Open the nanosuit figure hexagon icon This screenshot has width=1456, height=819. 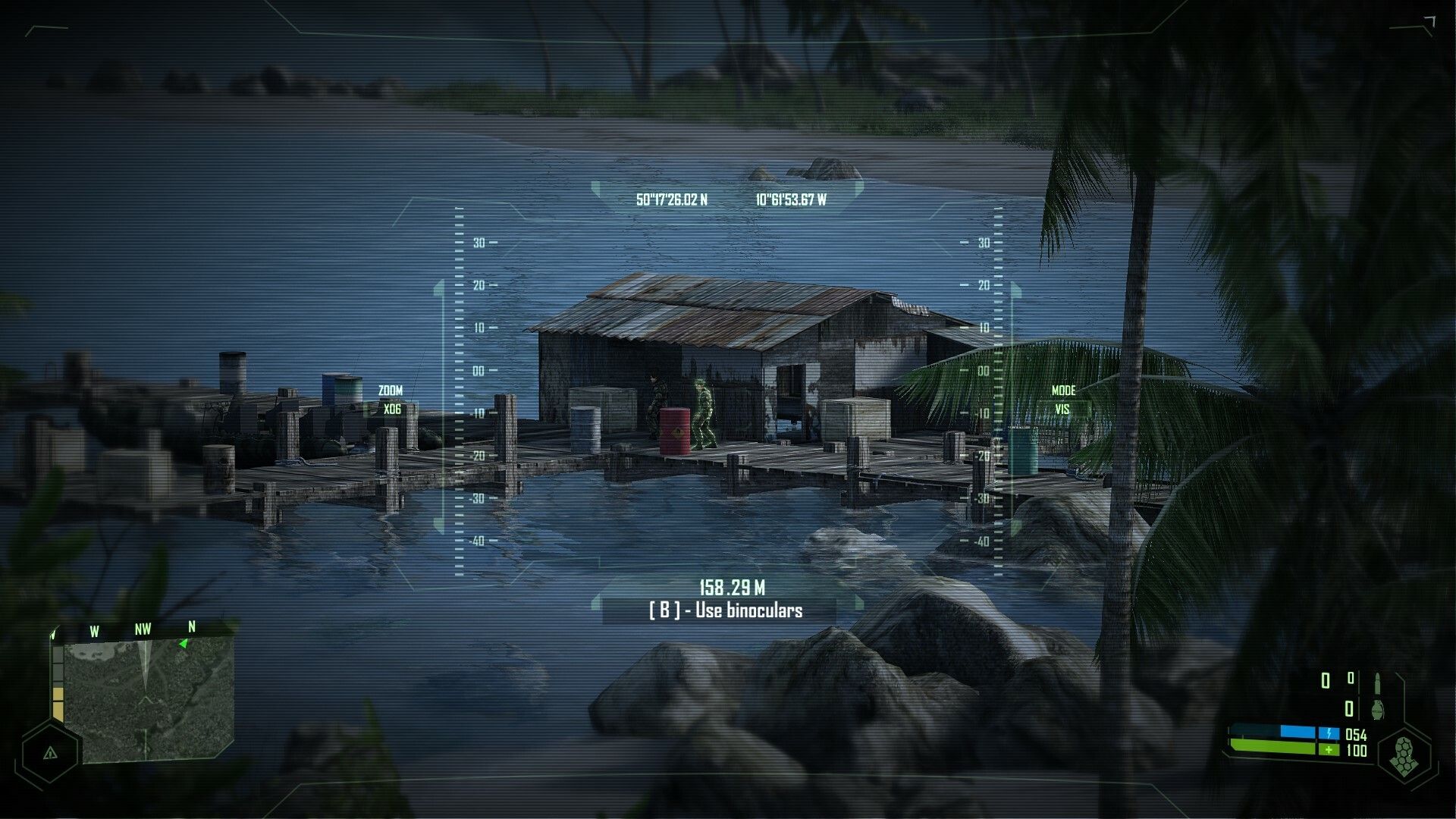point(1405,755)
